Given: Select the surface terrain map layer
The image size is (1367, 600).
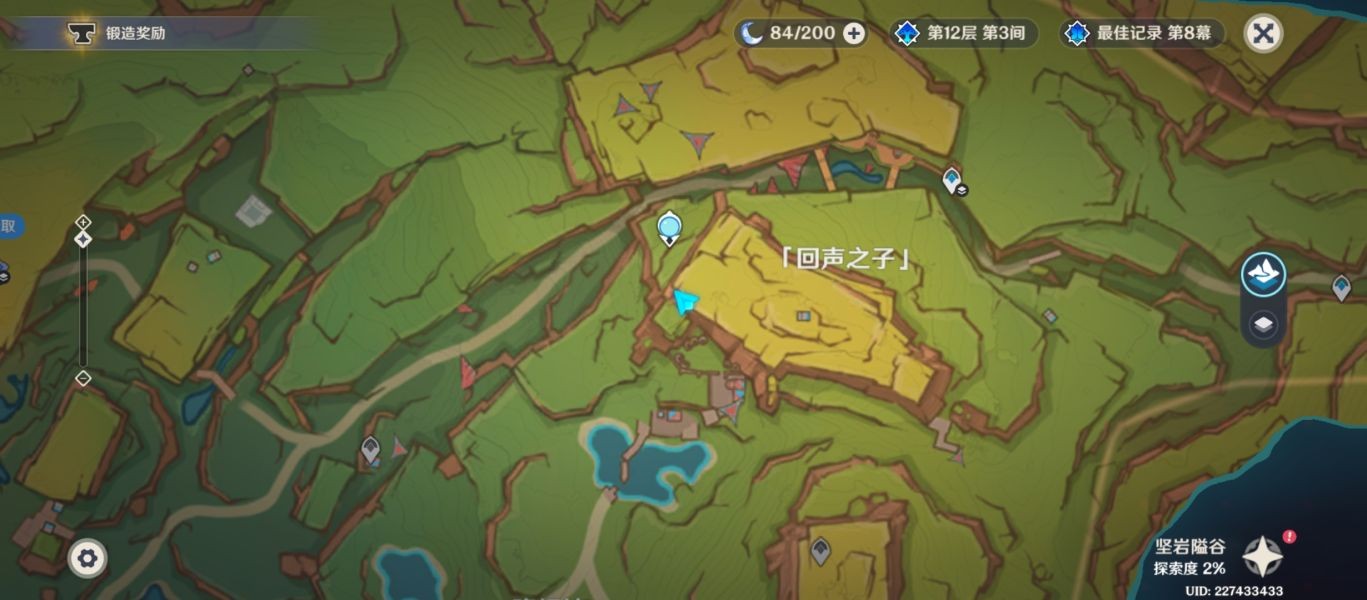Looking at the screenshot, I should [1263, 274].
